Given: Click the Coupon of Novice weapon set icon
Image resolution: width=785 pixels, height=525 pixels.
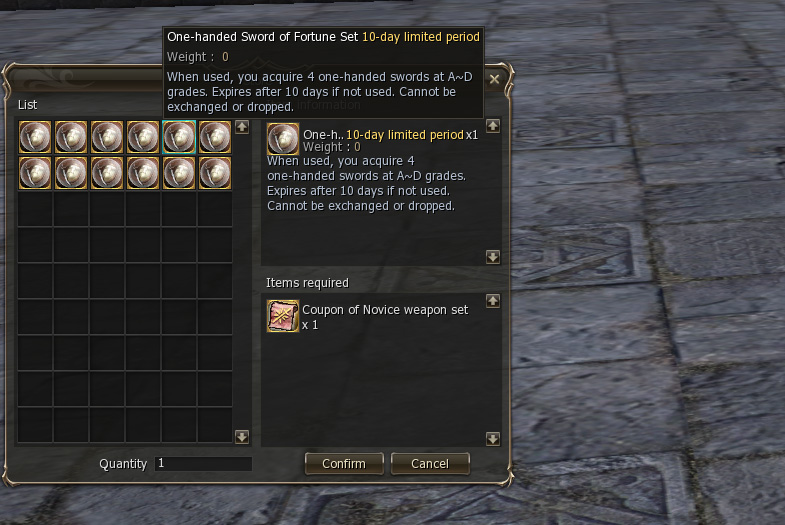Looking at the screenshot, I should 283,316.
